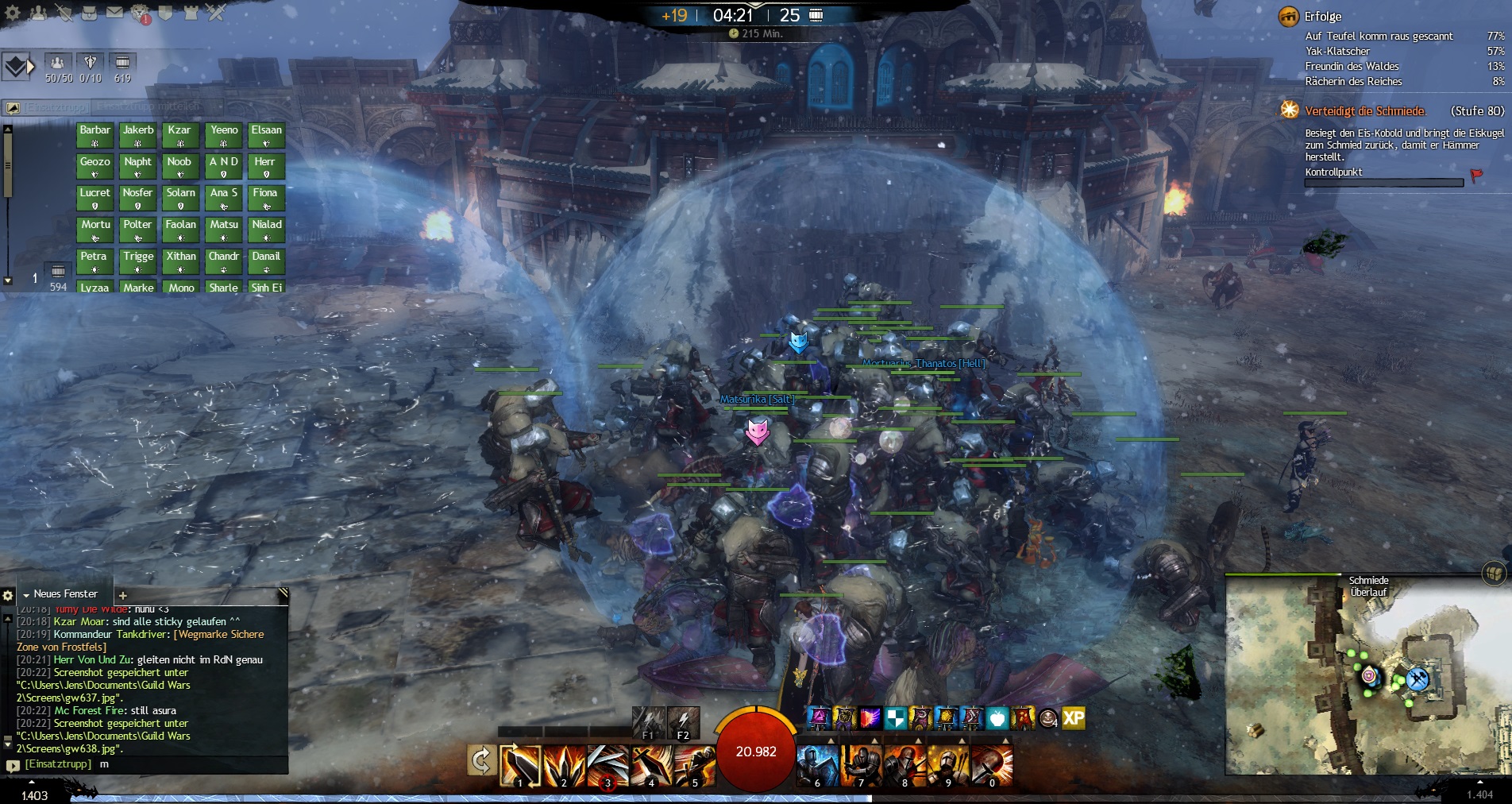
Task: Select the Verteidigt die Schmiede event tracker
Action: [x=1365, y=111]
